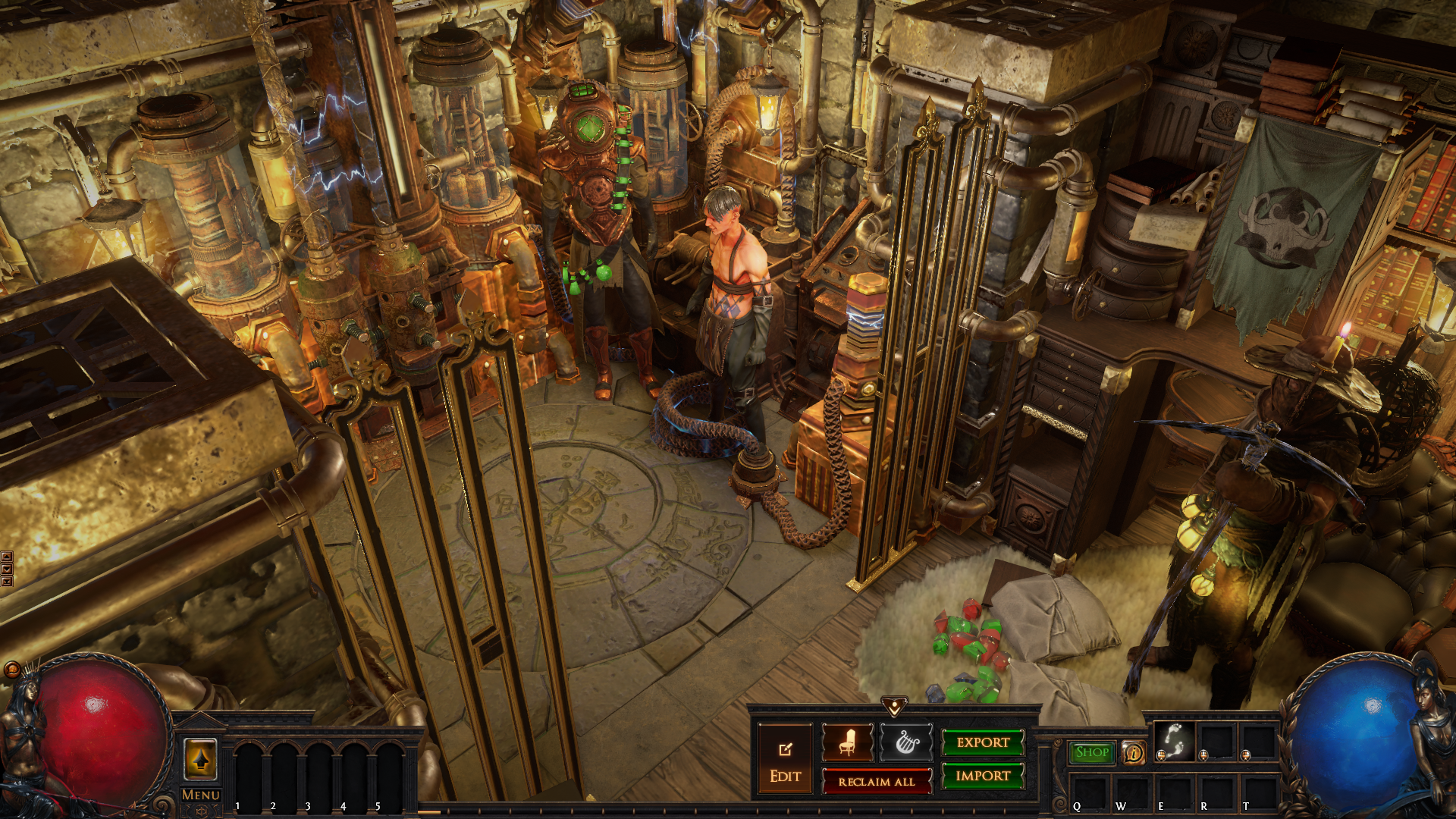This screenshot has width=1456, height=819.
Task: Click the orange info speech-bubble icon
Action: [x=1134, y=753]
